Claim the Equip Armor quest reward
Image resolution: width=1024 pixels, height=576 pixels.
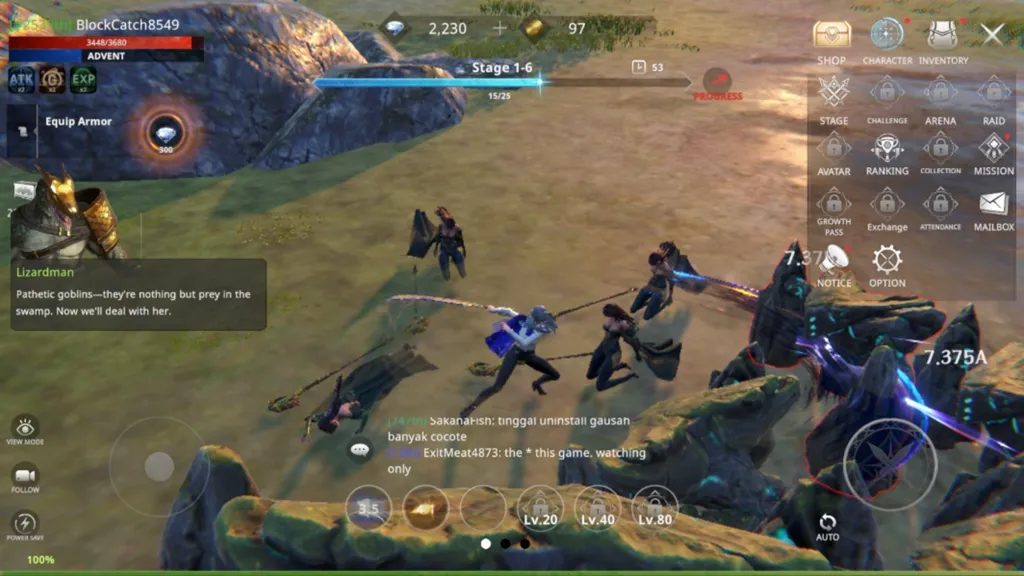coord(165,134)
